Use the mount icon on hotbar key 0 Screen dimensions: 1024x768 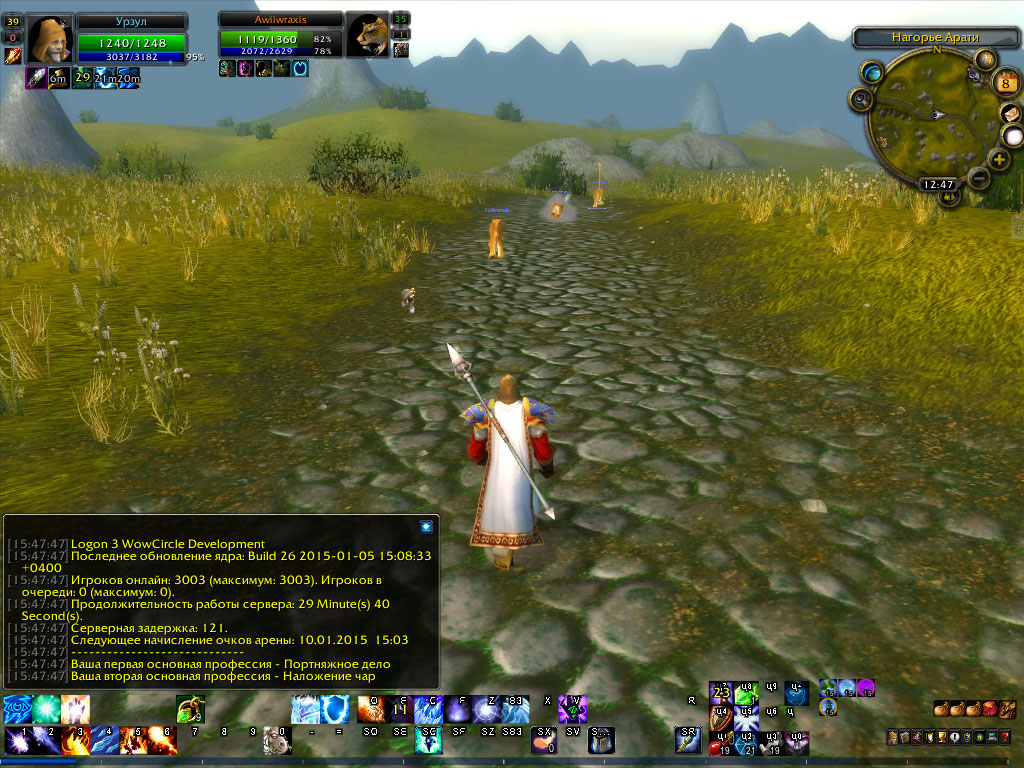tap(277, 740)
